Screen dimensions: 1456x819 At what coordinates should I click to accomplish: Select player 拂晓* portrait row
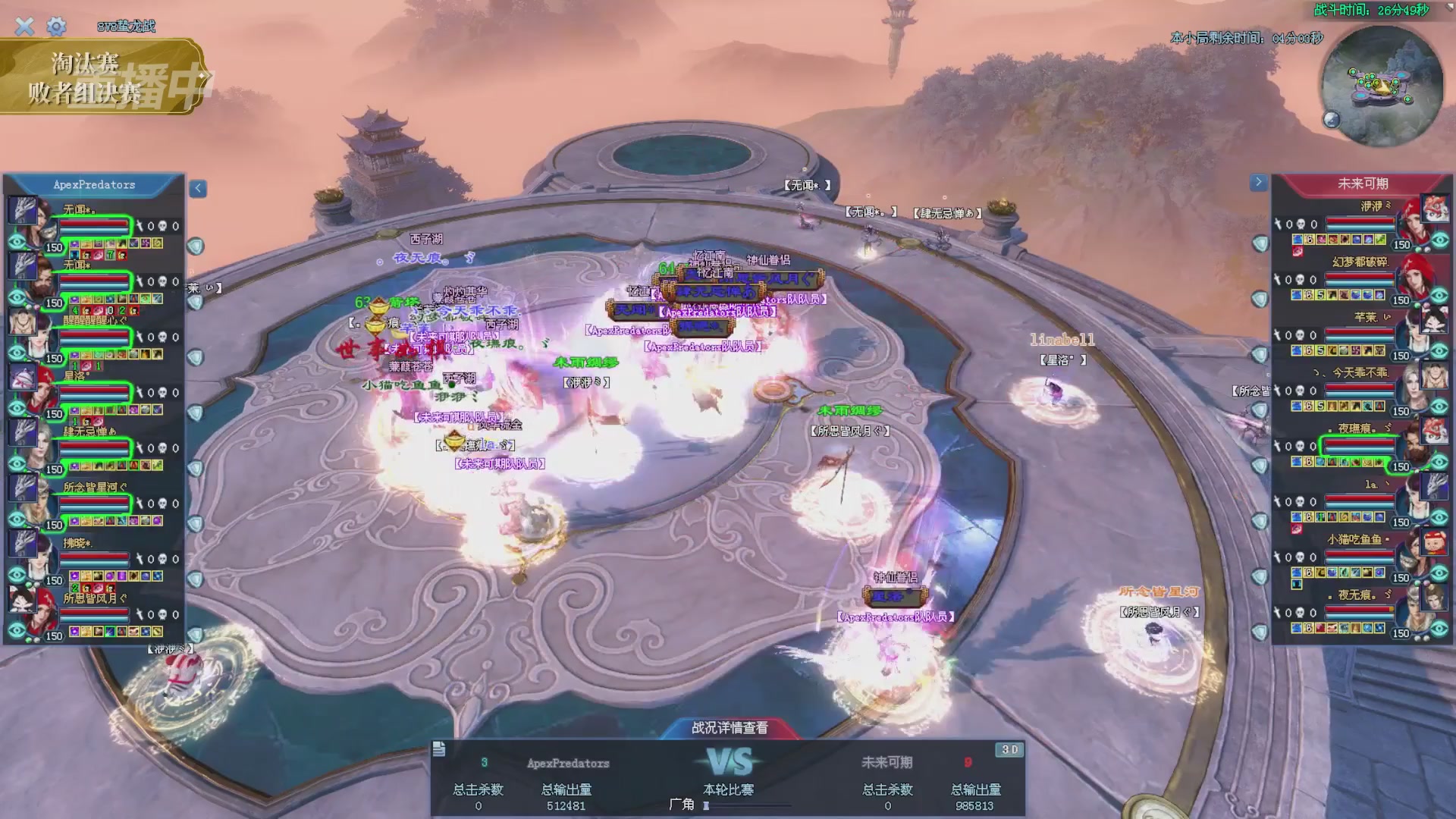(95, 558)
